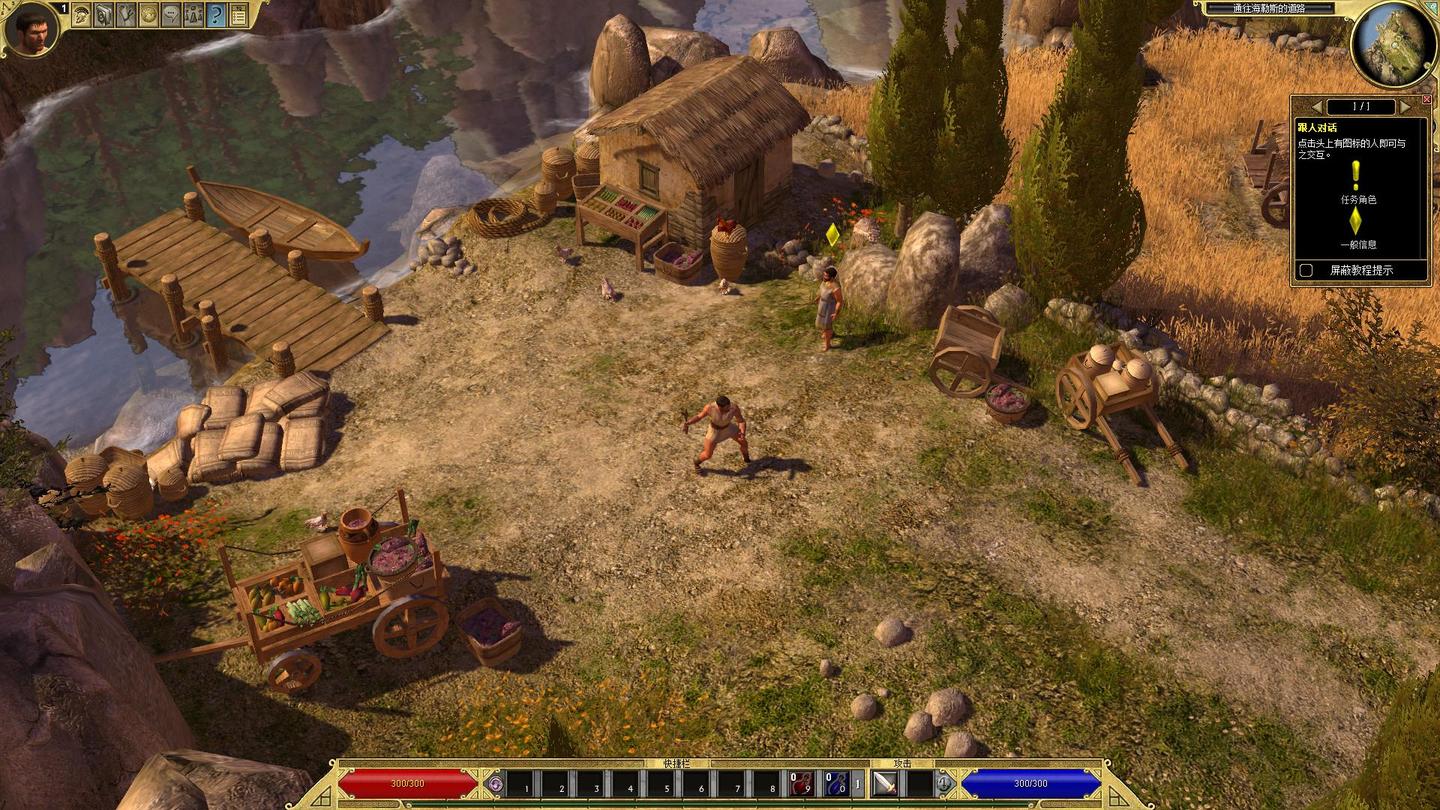This screenshot has width=1440, height=810.
Task: Tick the 屏蔽教程提示 checkbox
Action: pyautogui.click(x=1305, y=270)
